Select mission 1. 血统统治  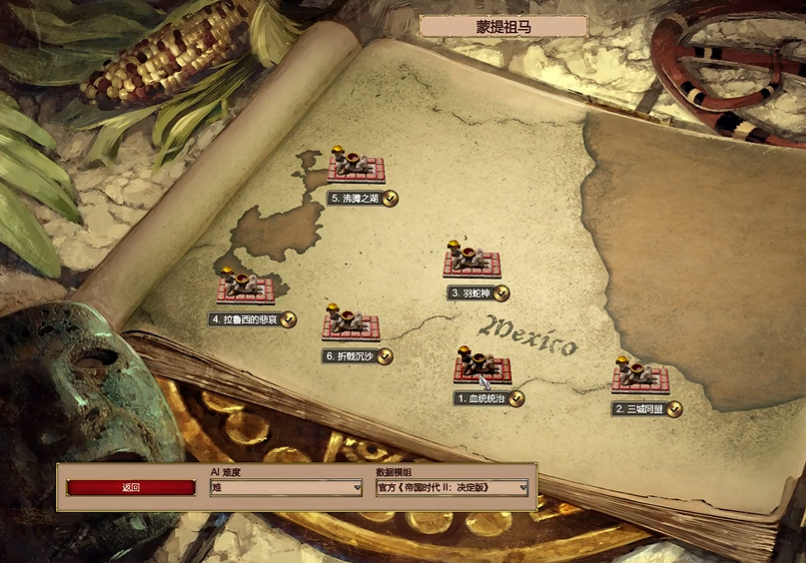[x=482, y=367]
